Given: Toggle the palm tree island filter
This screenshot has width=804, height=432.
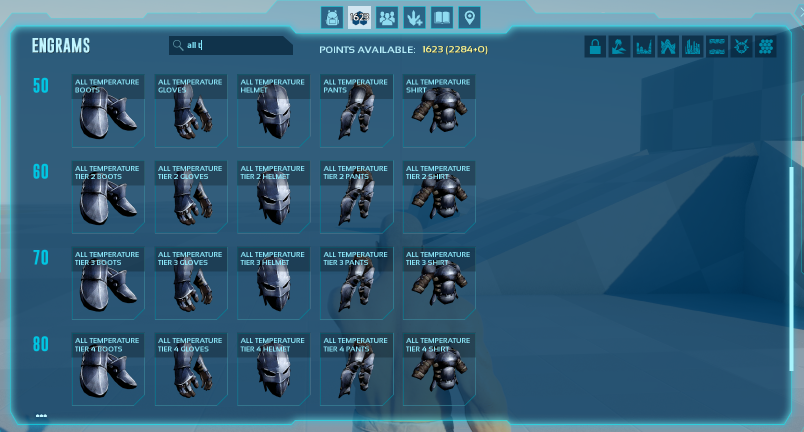Looking at the screenshot, I should (x=620, y=46).
